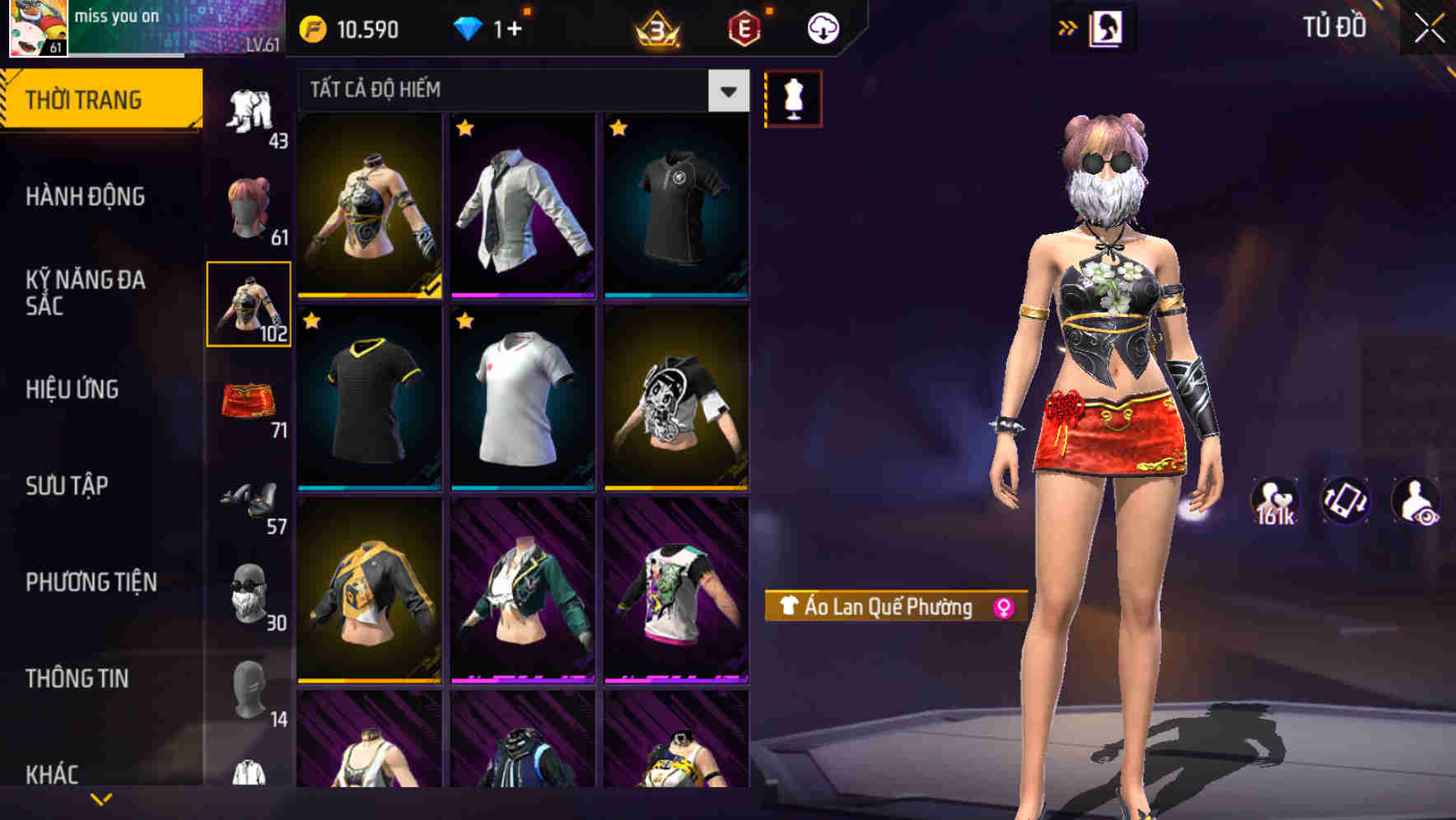Collapse the panel using the double-arrow chevron
Screen dimensions: 1456x820
(1069, 27)
